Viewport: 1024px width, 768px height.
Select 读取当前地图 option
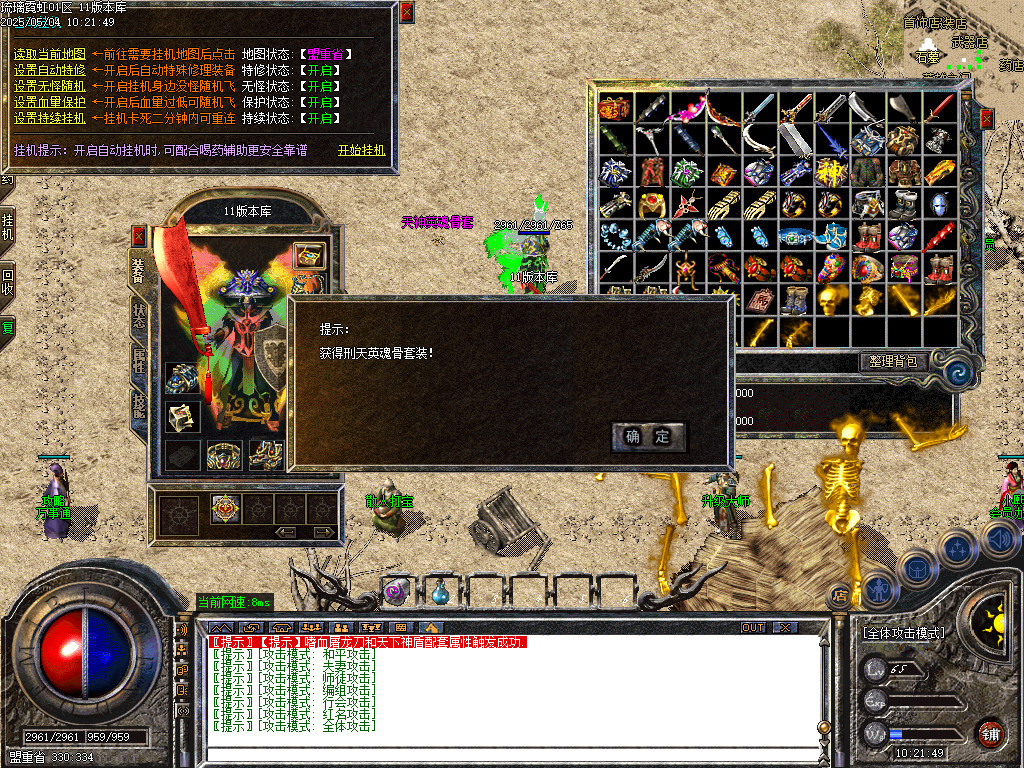[x=49, y=54]
